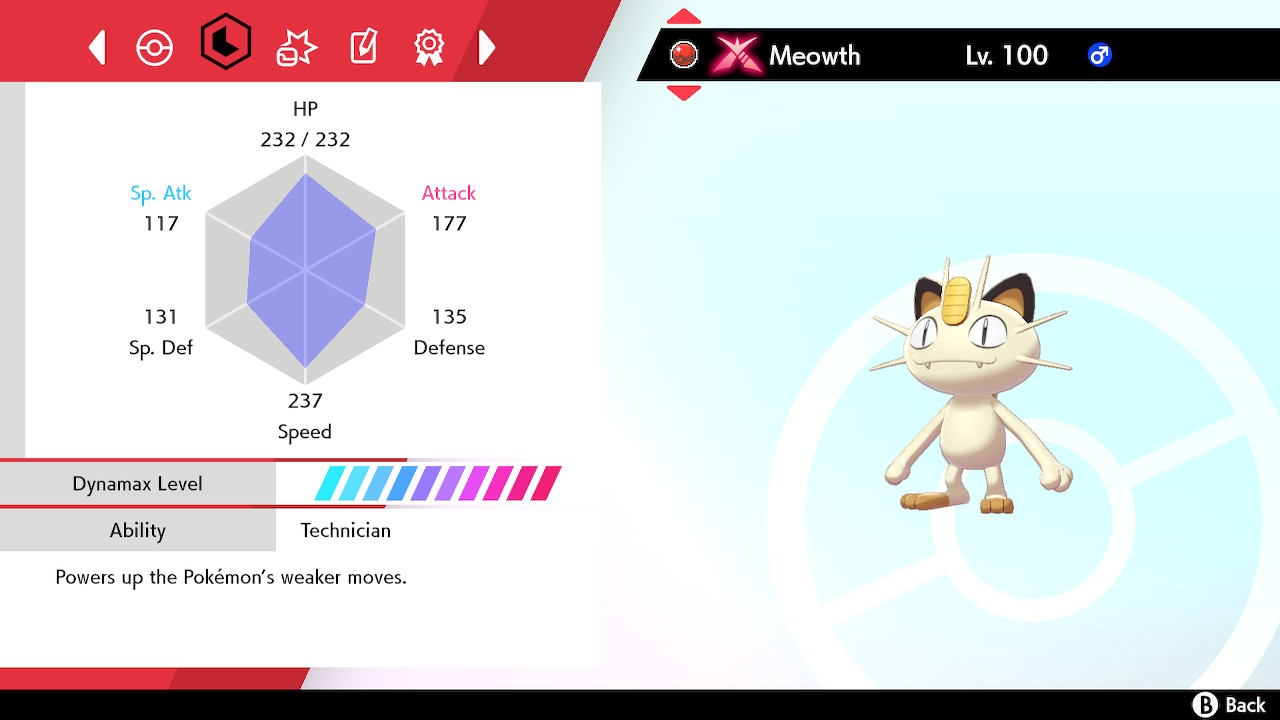Image resolution: width=1280 pixels, height=720 pixels.
Task: Click the Poké Ball icon in the header
Action: [683, 54]
